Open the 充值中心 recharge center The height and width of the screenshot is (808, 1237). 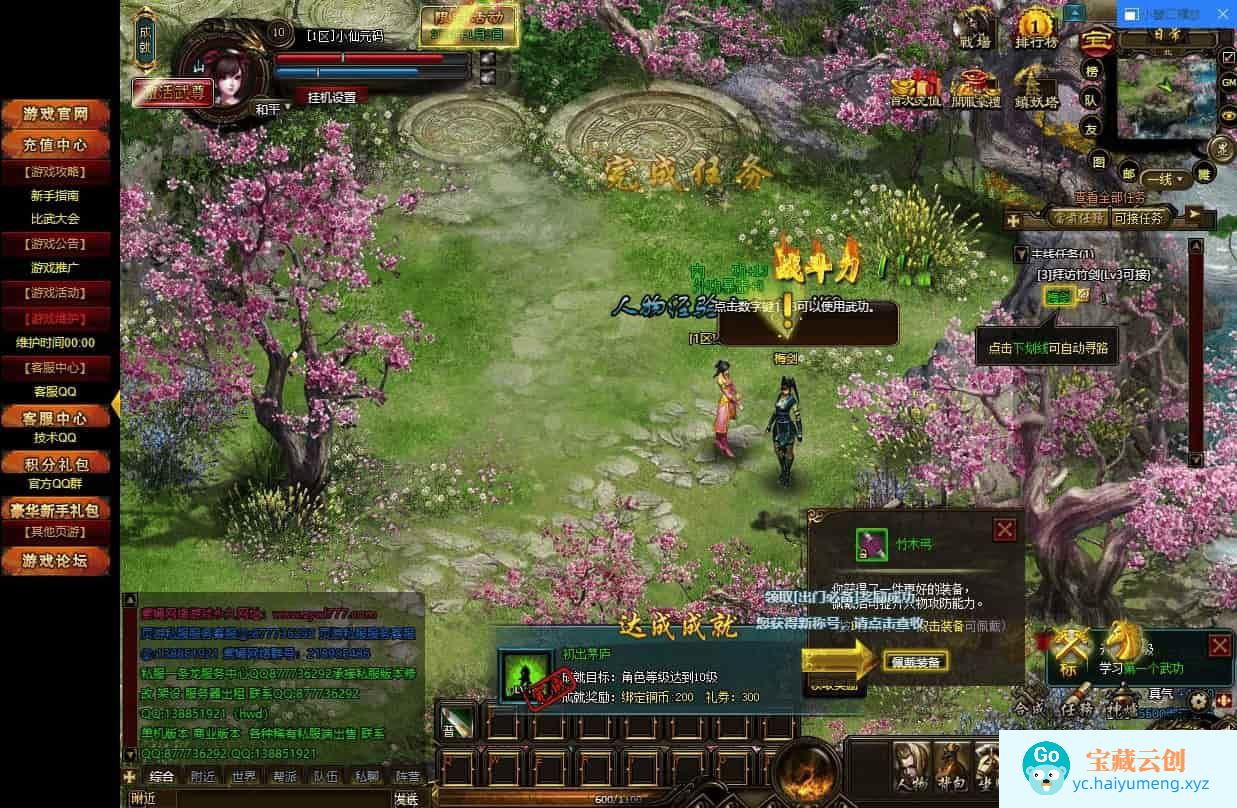click(58, 145)
